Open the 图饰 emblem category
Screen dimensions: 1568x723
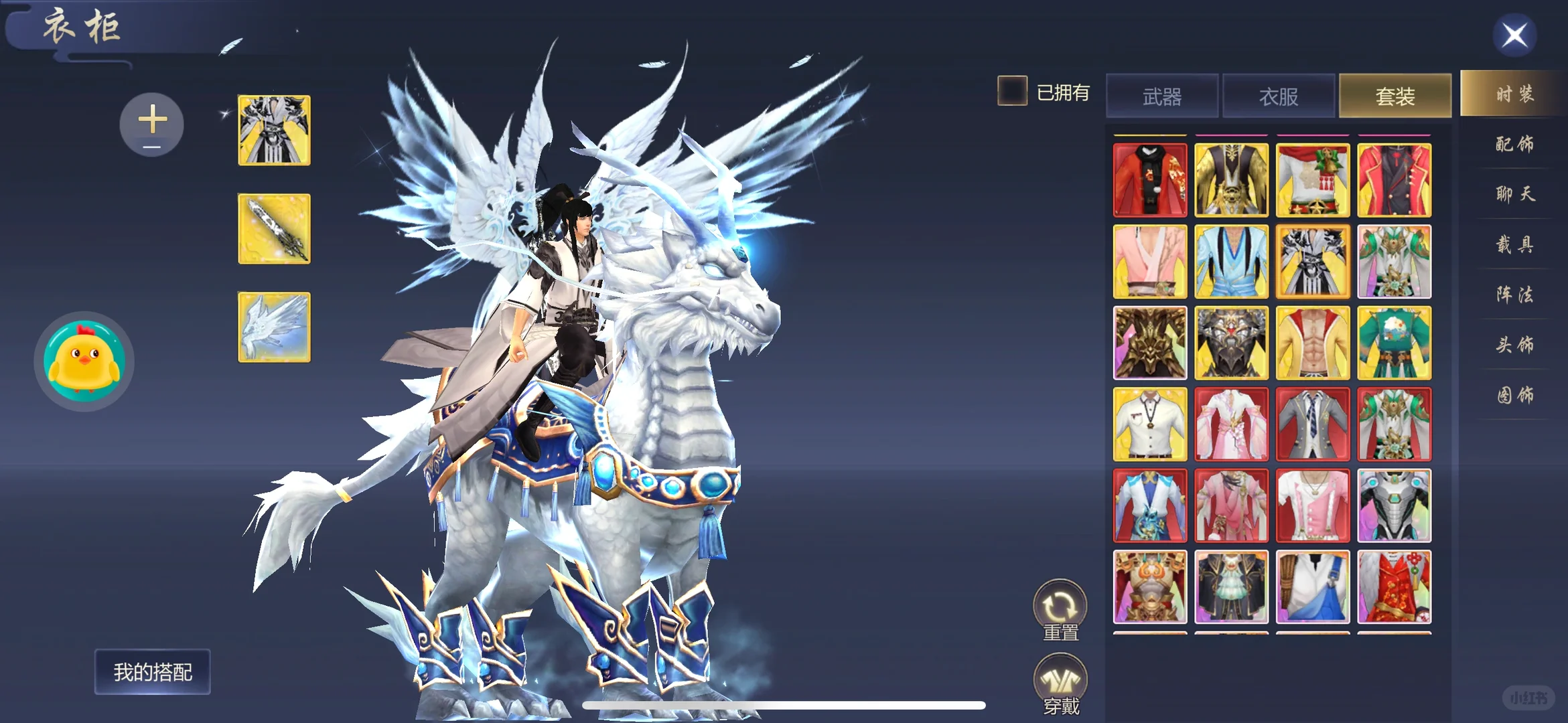(1514, 395)
